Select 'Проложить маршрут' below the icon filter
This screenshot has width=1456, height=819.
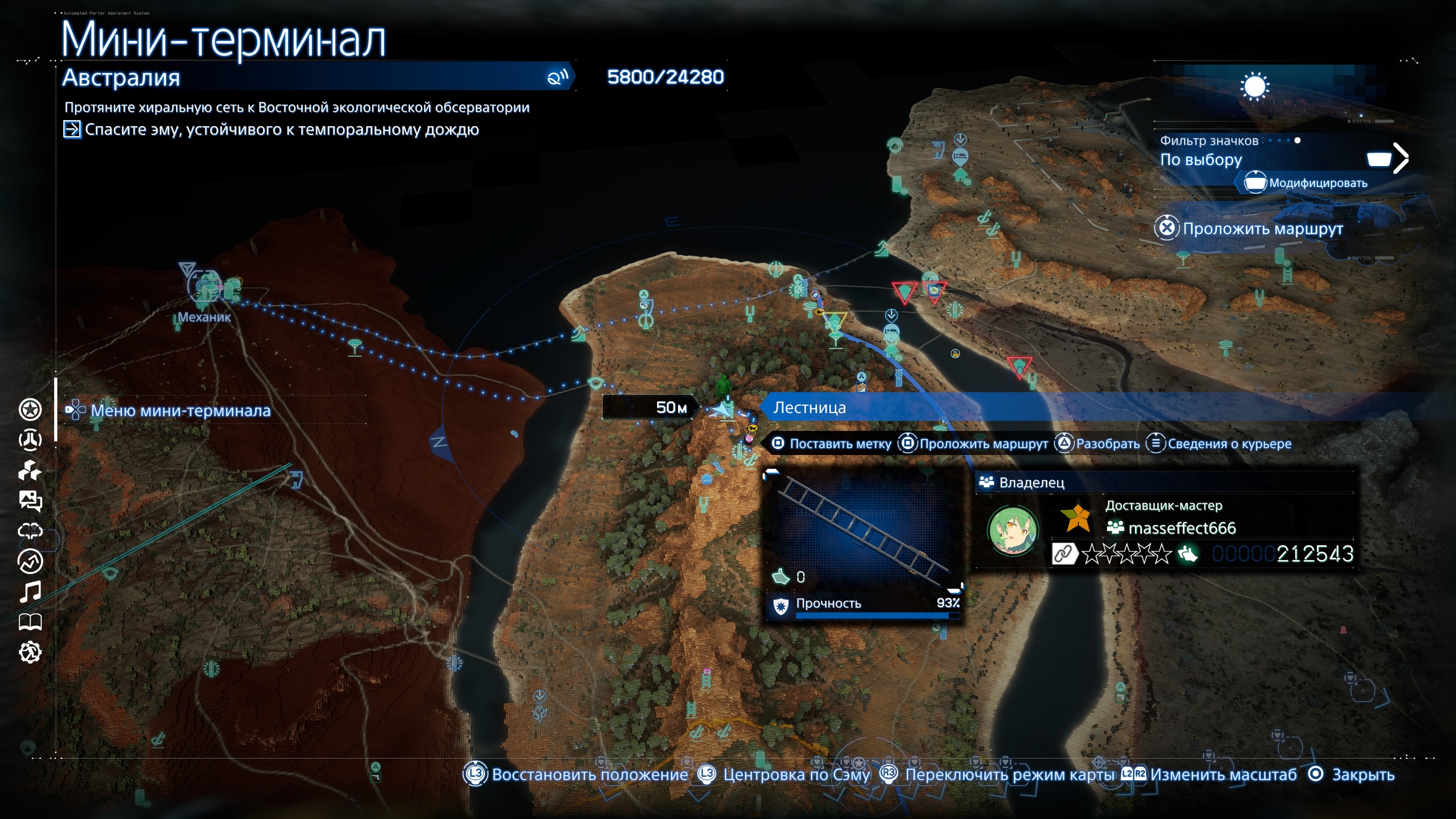click(1262, 229)
